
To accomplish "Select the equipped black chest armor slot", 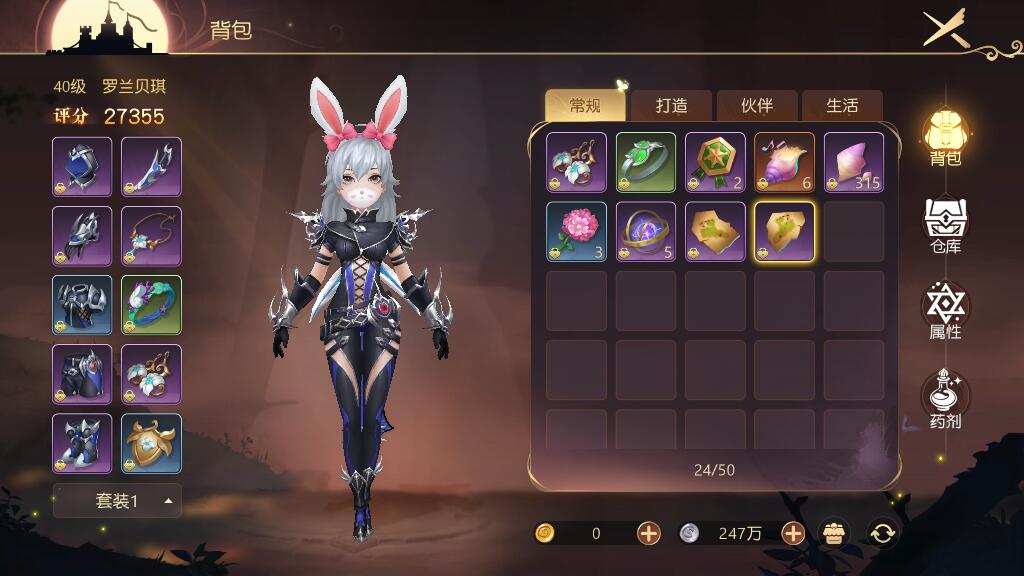I will [x=82, y=305].
